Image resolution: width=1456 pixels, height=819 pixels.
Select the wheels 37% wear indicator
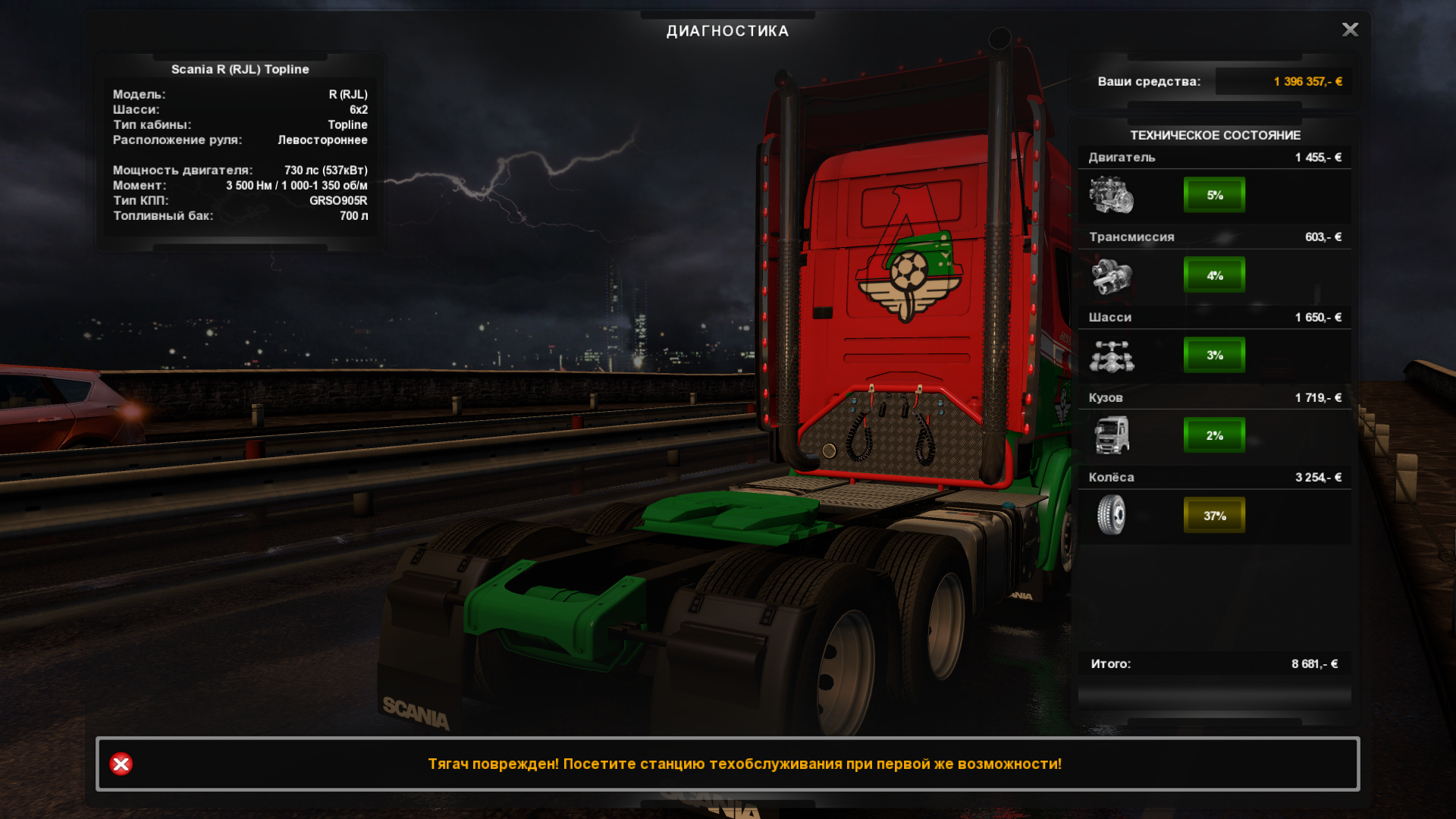[x=1214, y=516]
